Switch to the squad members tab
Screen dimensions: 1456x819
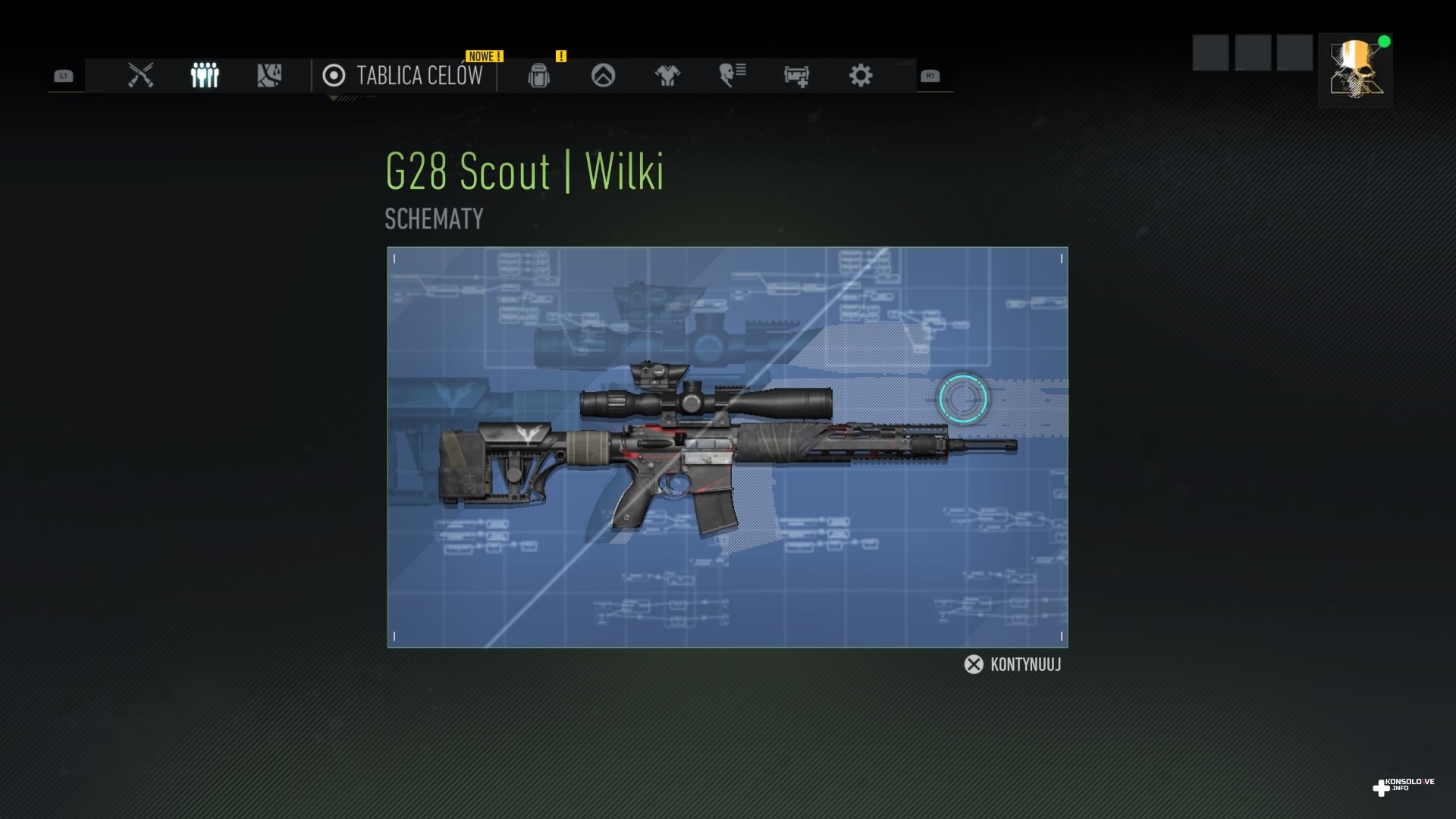205,76
